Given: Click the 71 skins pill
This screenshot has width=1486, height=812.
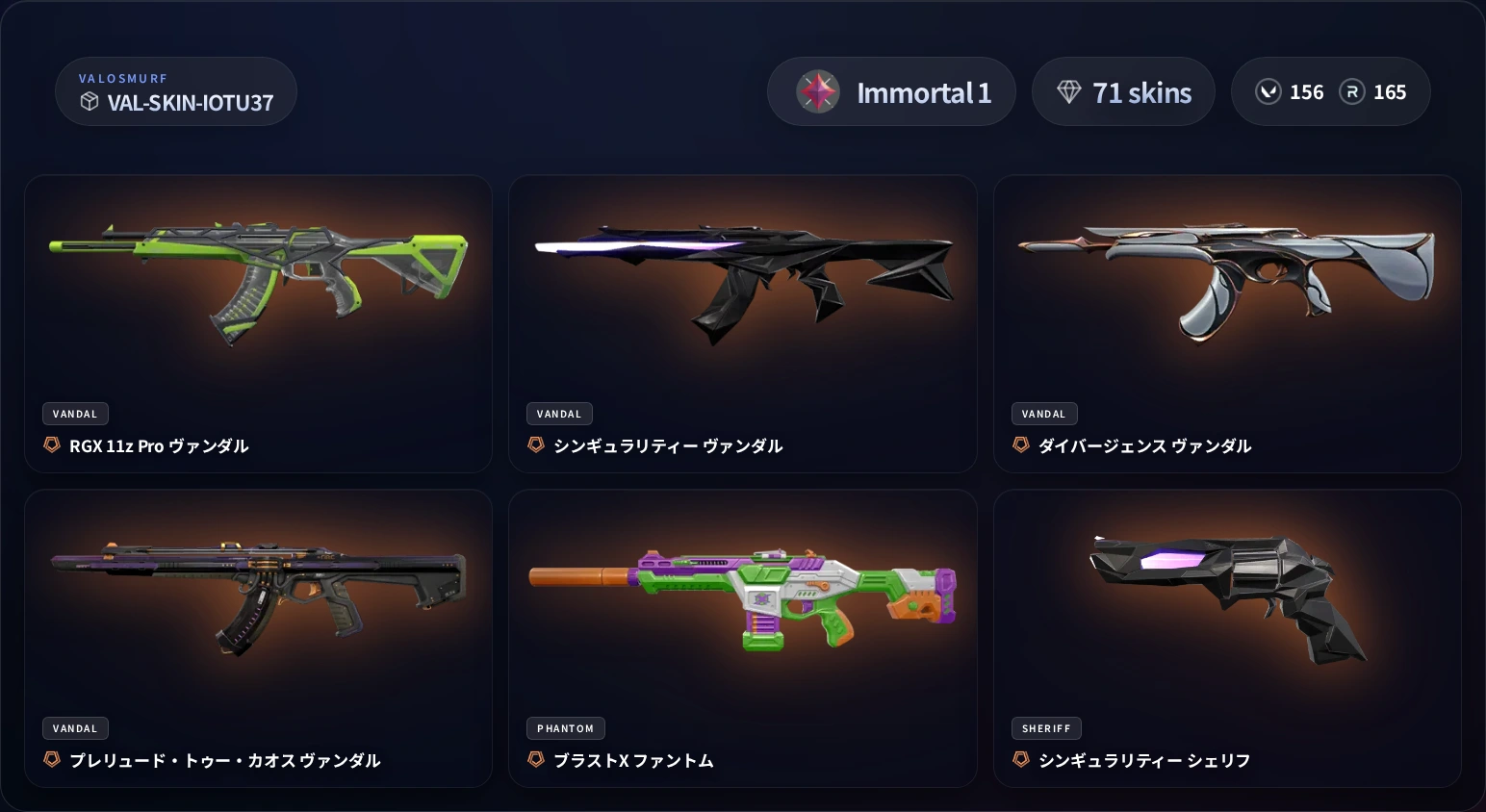Looking at the screenshot, I should point(1123,91).
